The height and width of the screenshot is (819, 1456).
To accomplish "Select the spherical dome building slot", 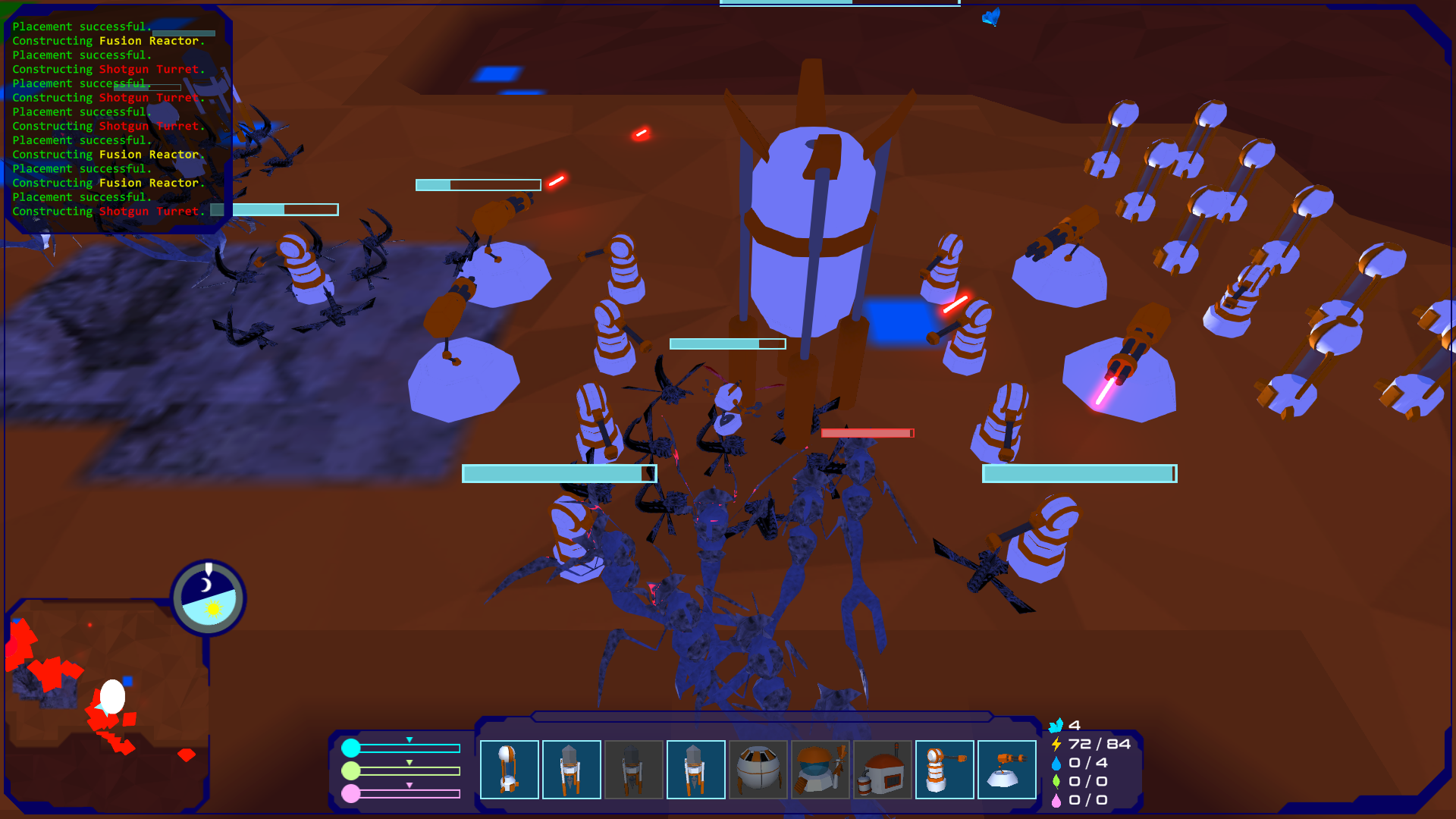I will pos(758,770).
